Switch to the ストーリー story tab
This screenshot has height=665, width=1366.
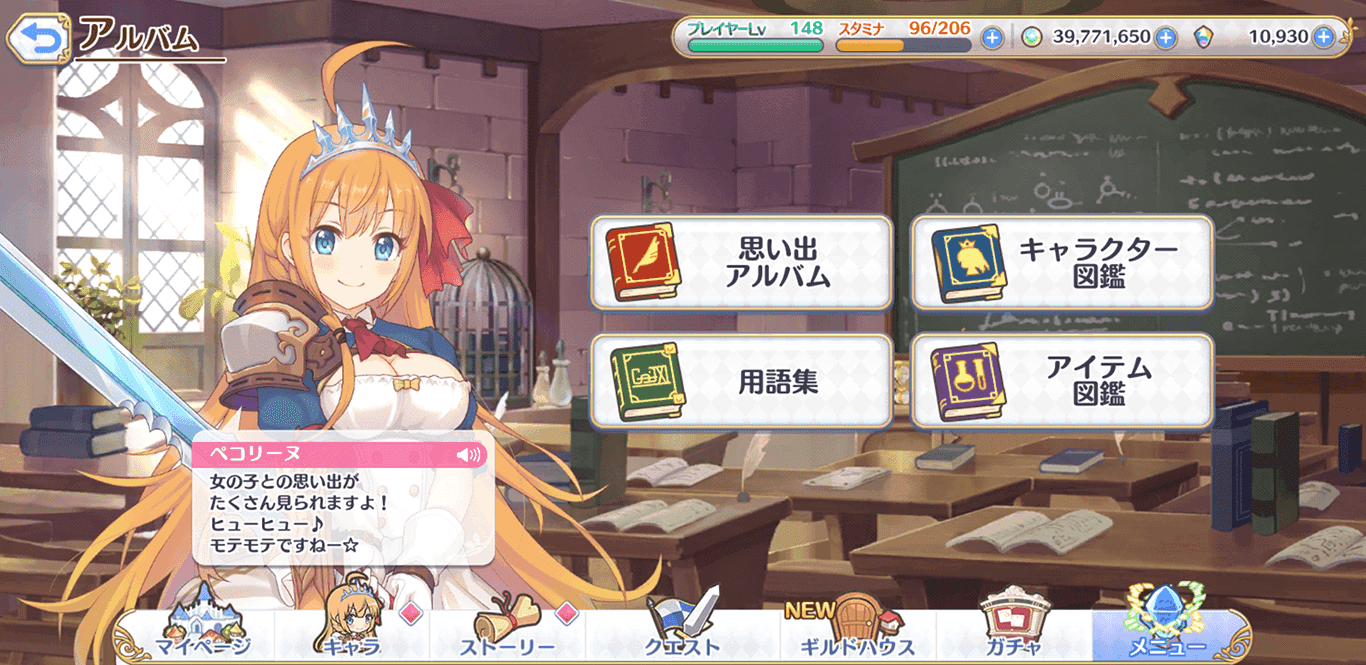click(508, 632)
